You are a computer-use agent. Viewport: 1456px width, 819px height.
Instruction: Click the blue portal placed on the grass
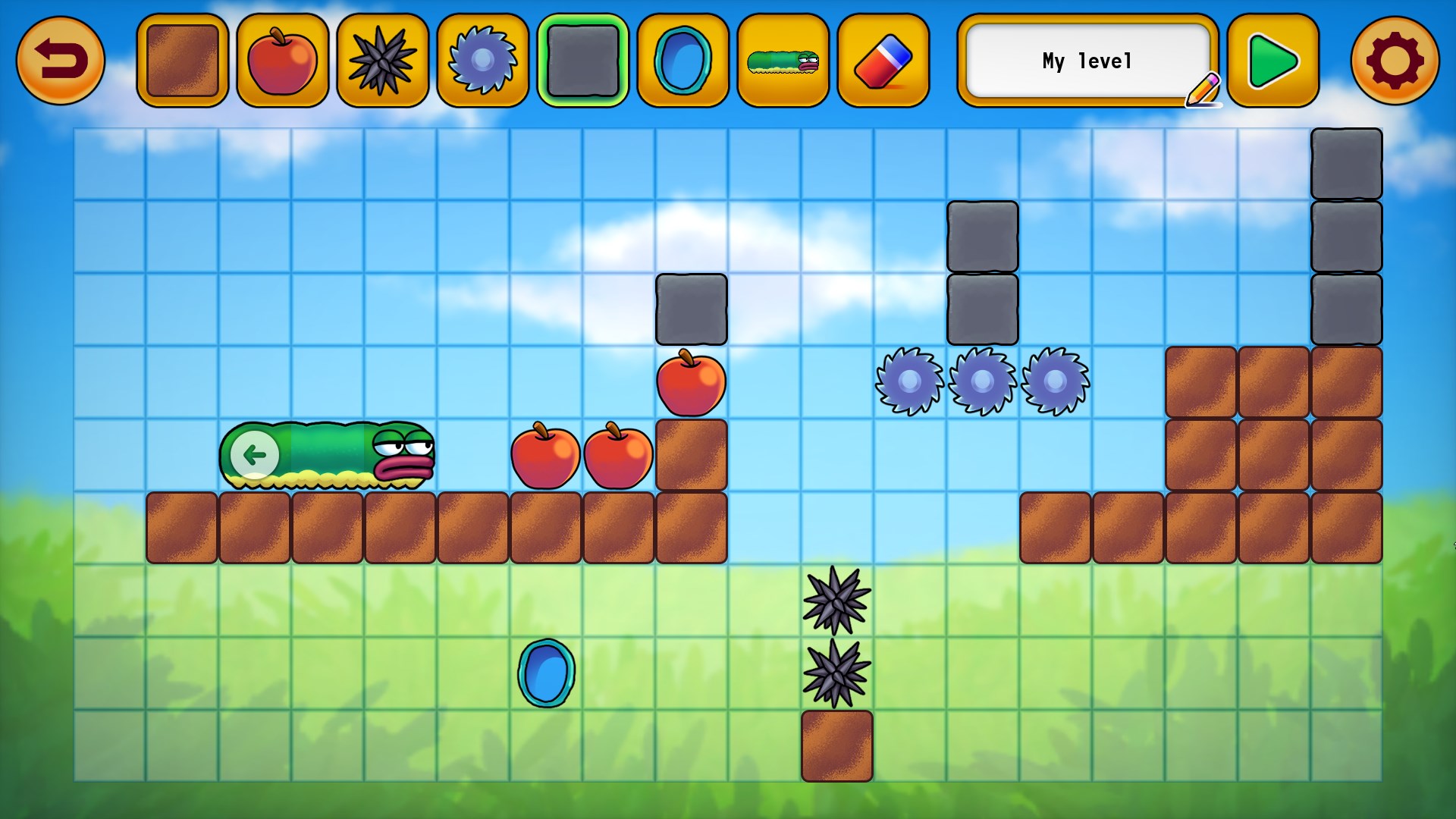coord(544,674)
